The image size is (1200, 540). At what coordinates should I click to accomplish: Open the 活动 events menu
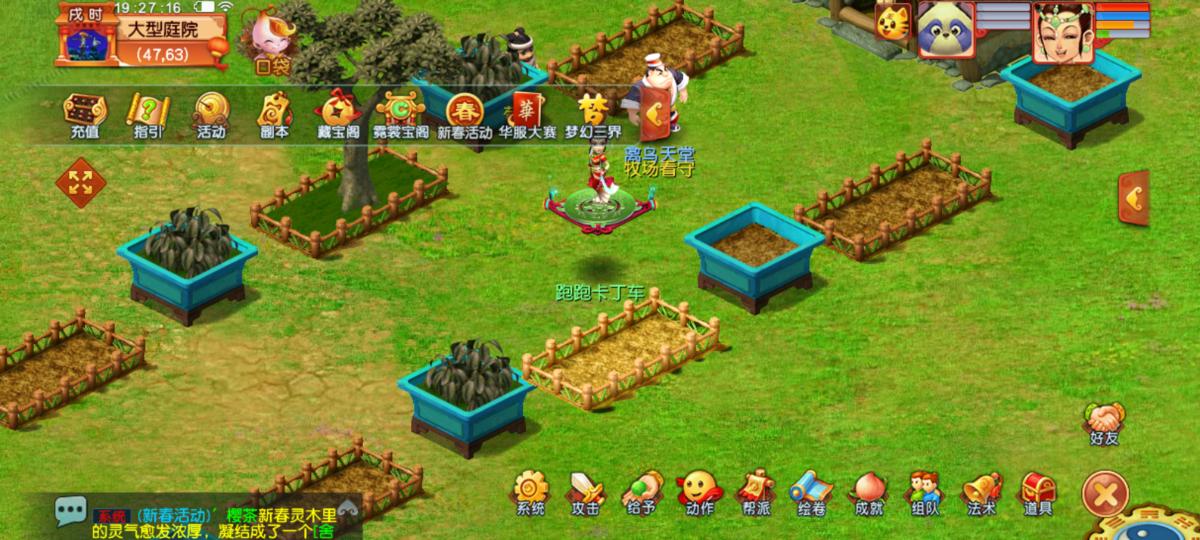[x=210, y=113]
